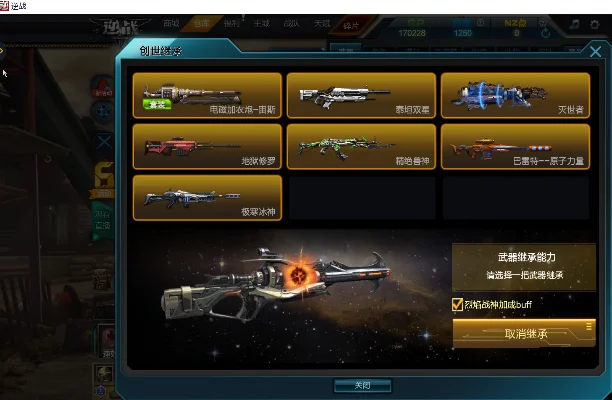Screen dimensions: 612x400
Task: Choose the 精绝兽神 weapon card
Action: point(361,146)
